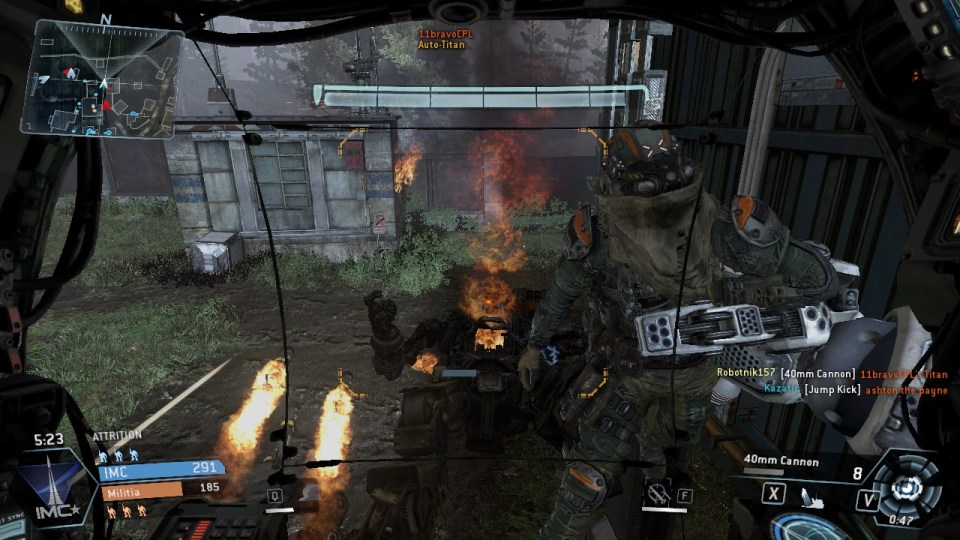Screen dimensions: 960x540
Task: Click the minimap radar display
Action: pyautogui.click(x=102, y=79)
